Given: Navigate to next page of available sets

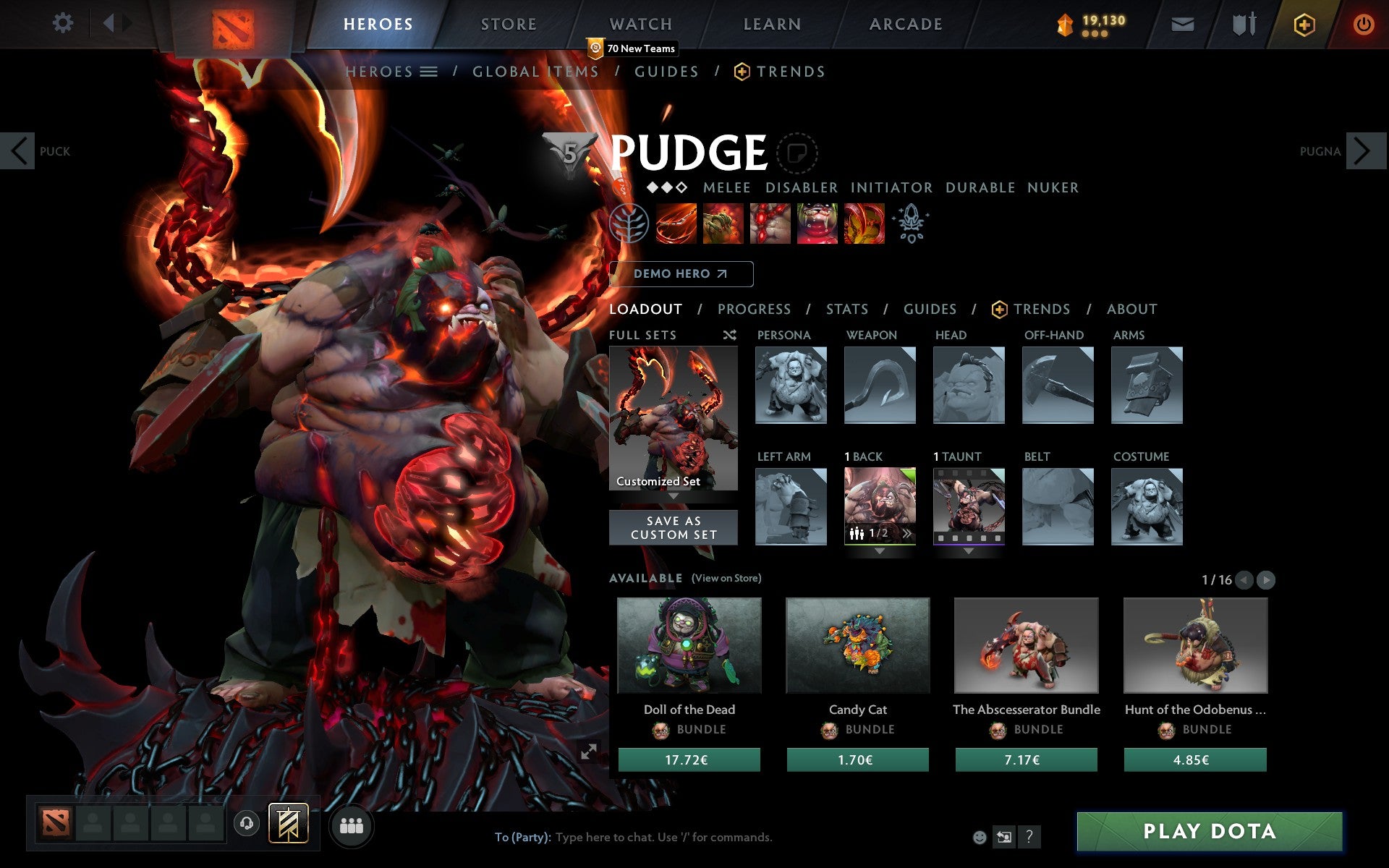Looking at the screenshot, I should [1265, 579].
